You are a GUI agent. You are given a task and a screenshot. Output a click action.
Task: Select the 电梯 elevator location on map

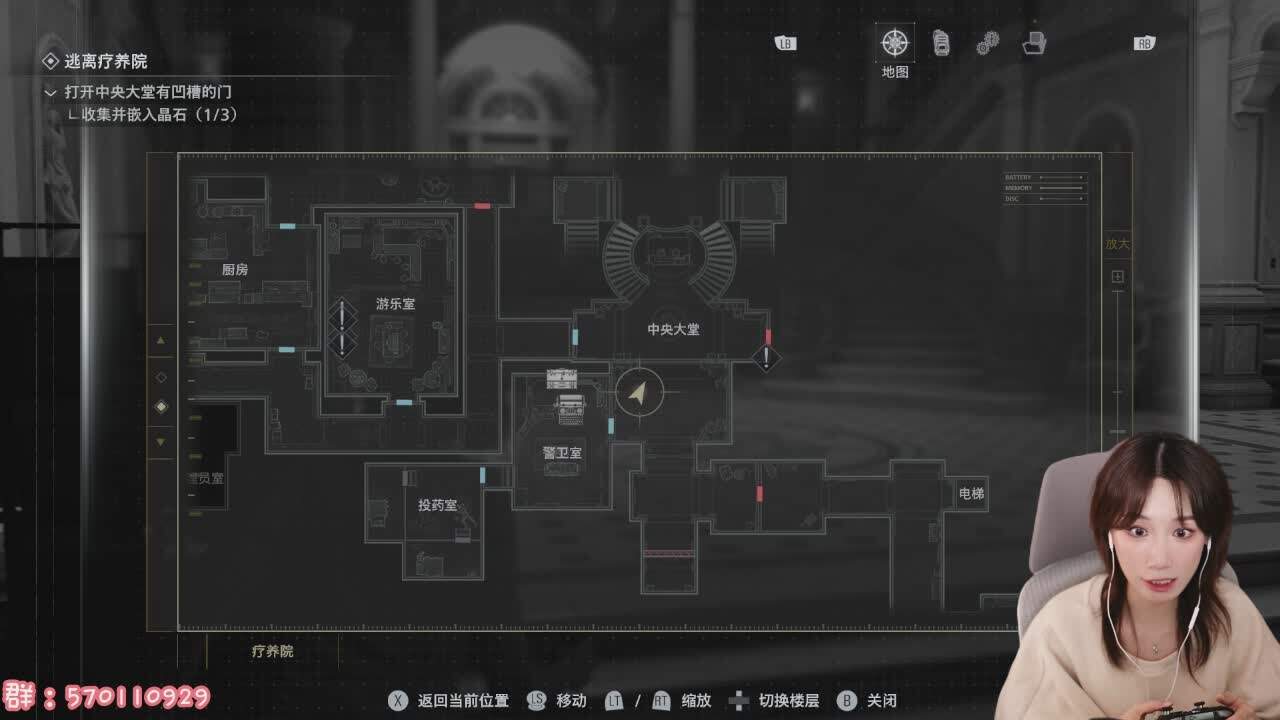pos(971,493)
